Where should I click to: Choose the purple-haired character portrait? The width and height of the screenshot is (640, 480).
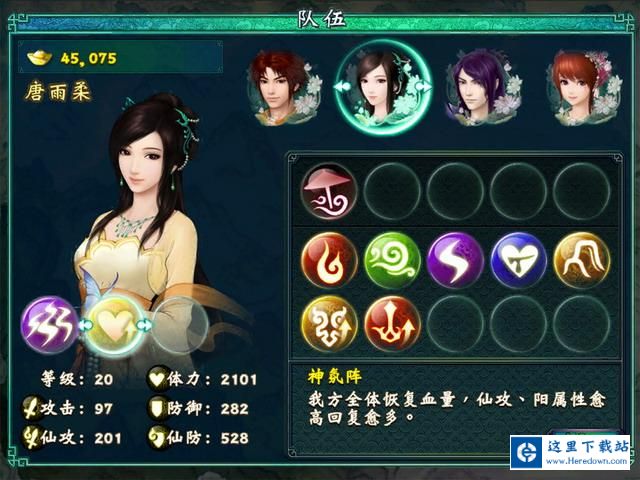click(x=478, y=88)
